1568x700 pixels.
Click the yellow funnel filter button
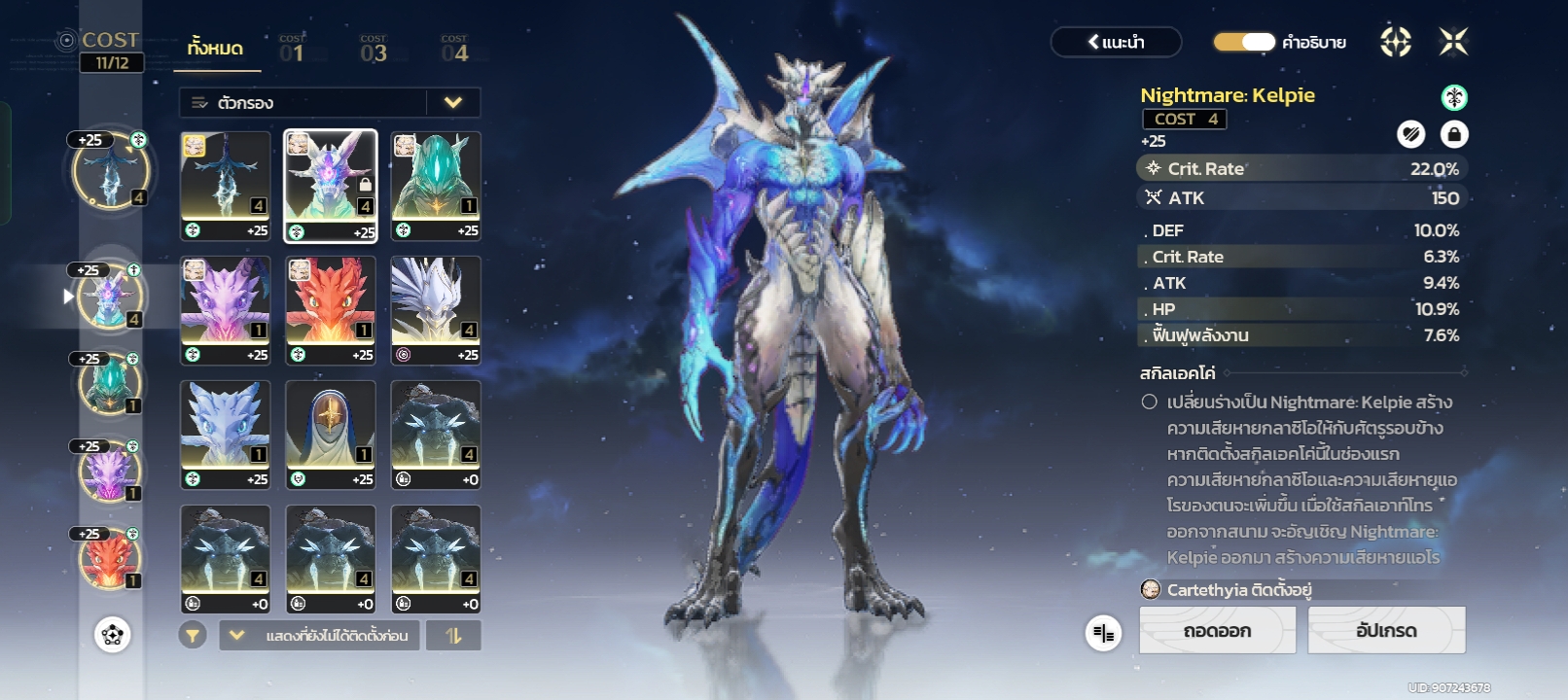coord(193,636)
